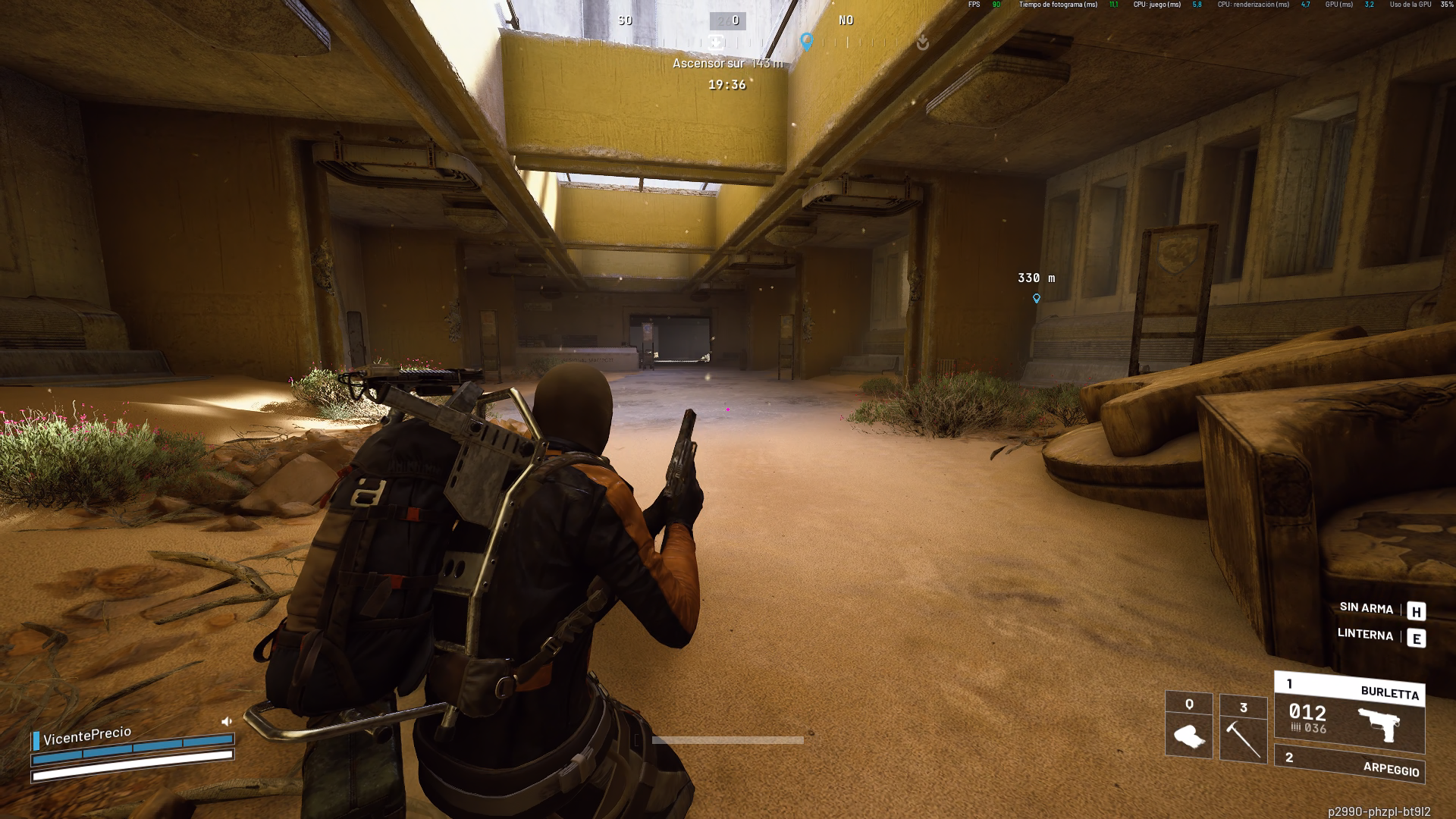Image resolution: width=1456 pixels, height=819 pixels.
Task: Select the Ascensor sur elevator compass icon
Action: 717,42
